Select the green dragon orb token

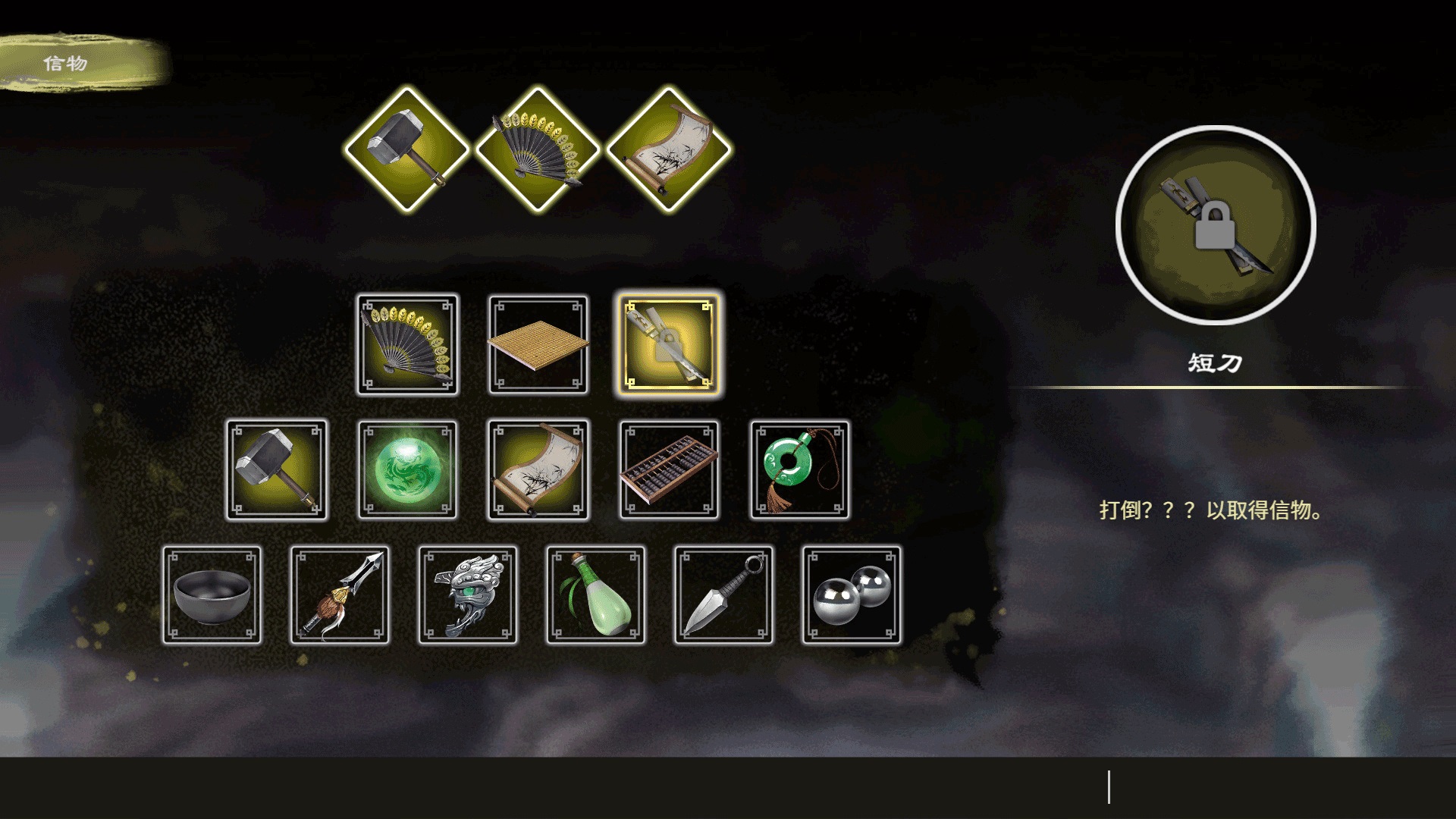[407, 470]
